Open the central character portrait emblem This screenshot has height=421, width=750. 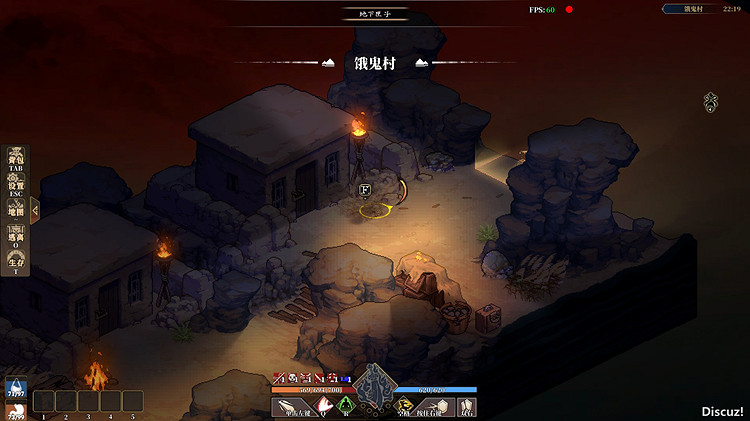pos(375,383)
